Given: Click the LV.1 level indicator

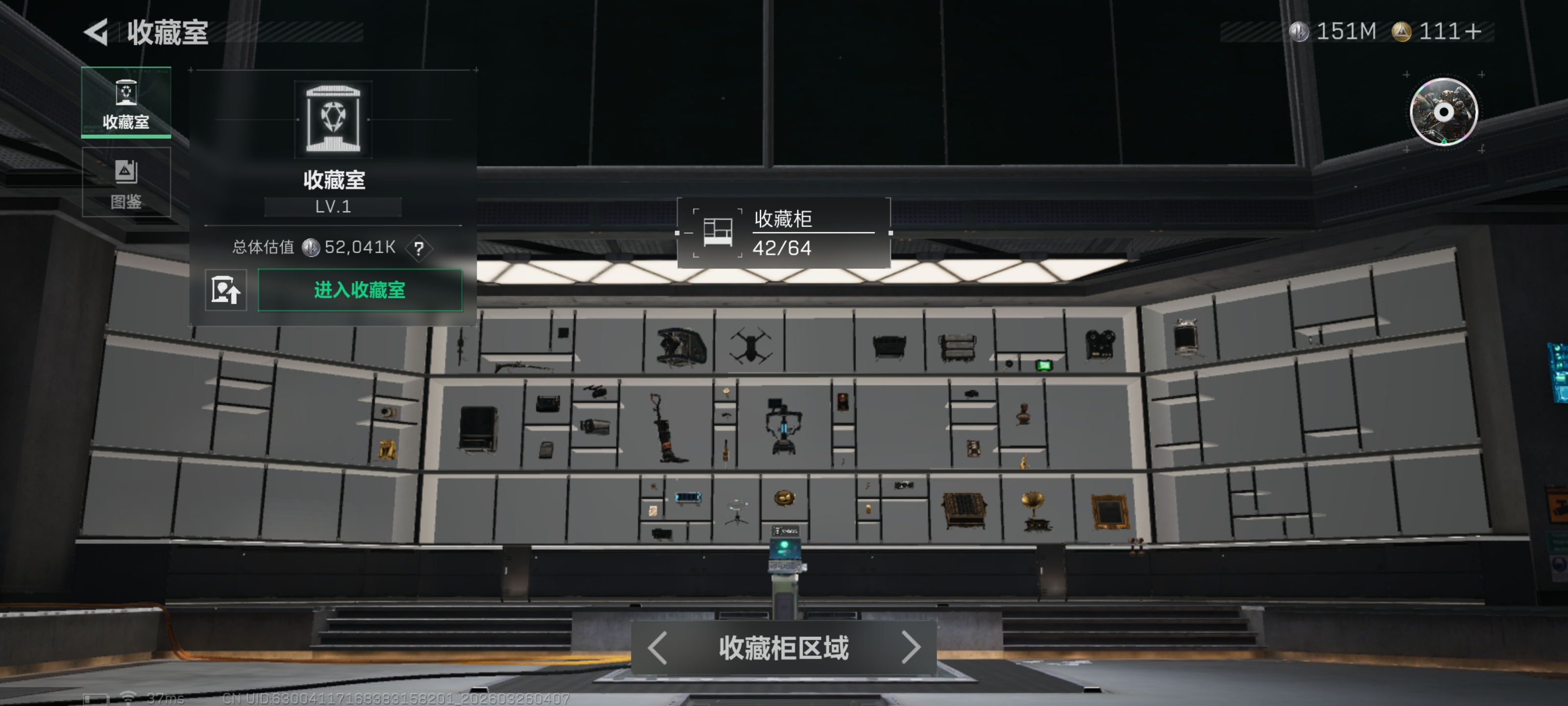Looking at the screenshot, I should click(x=334, y=206).
